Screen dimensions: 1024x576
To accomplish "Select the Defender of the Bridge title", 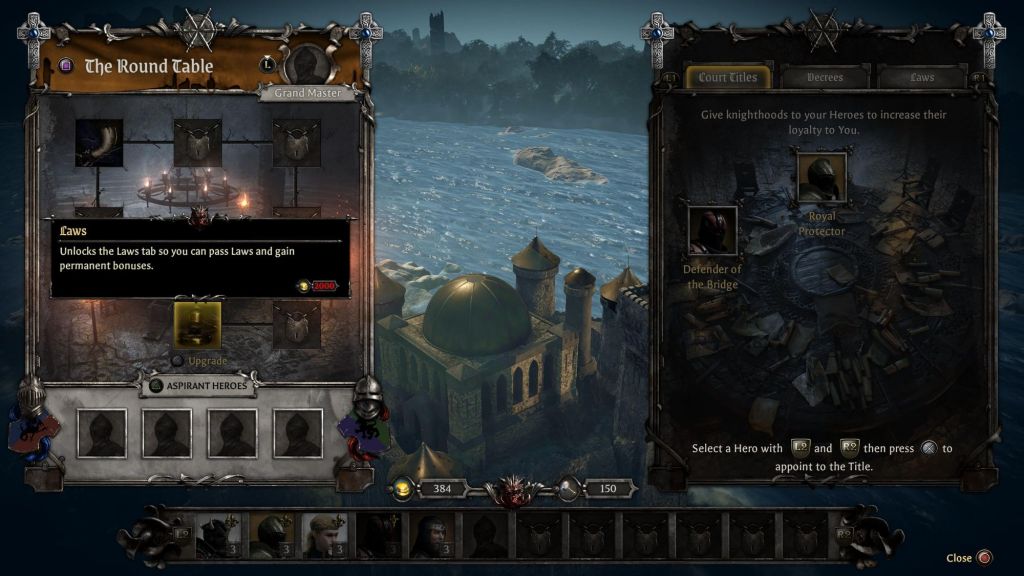I will point(712,230).
